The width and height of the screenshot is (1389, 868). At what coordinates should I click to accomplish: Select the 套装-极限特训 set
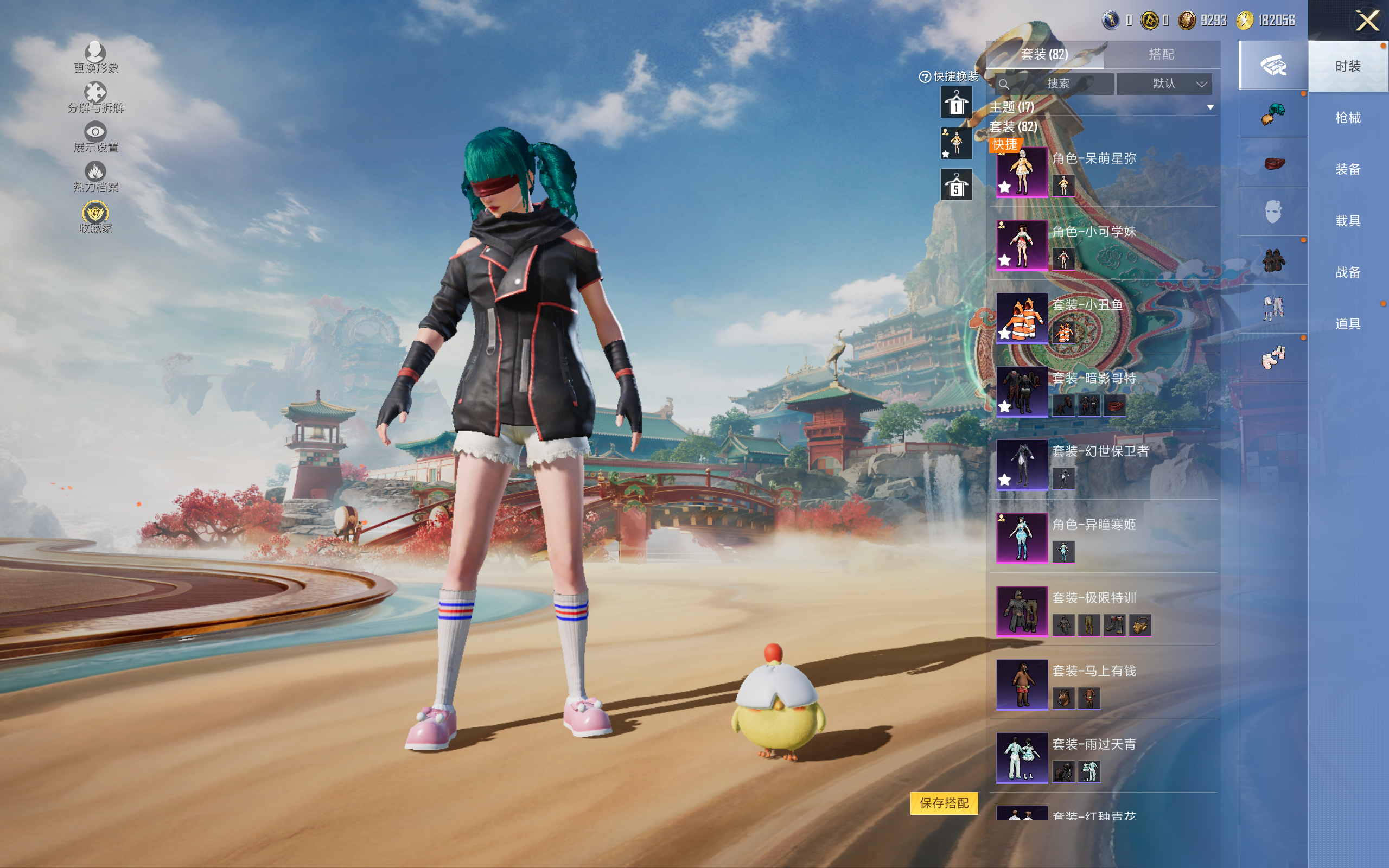[x=1022, y=611]
